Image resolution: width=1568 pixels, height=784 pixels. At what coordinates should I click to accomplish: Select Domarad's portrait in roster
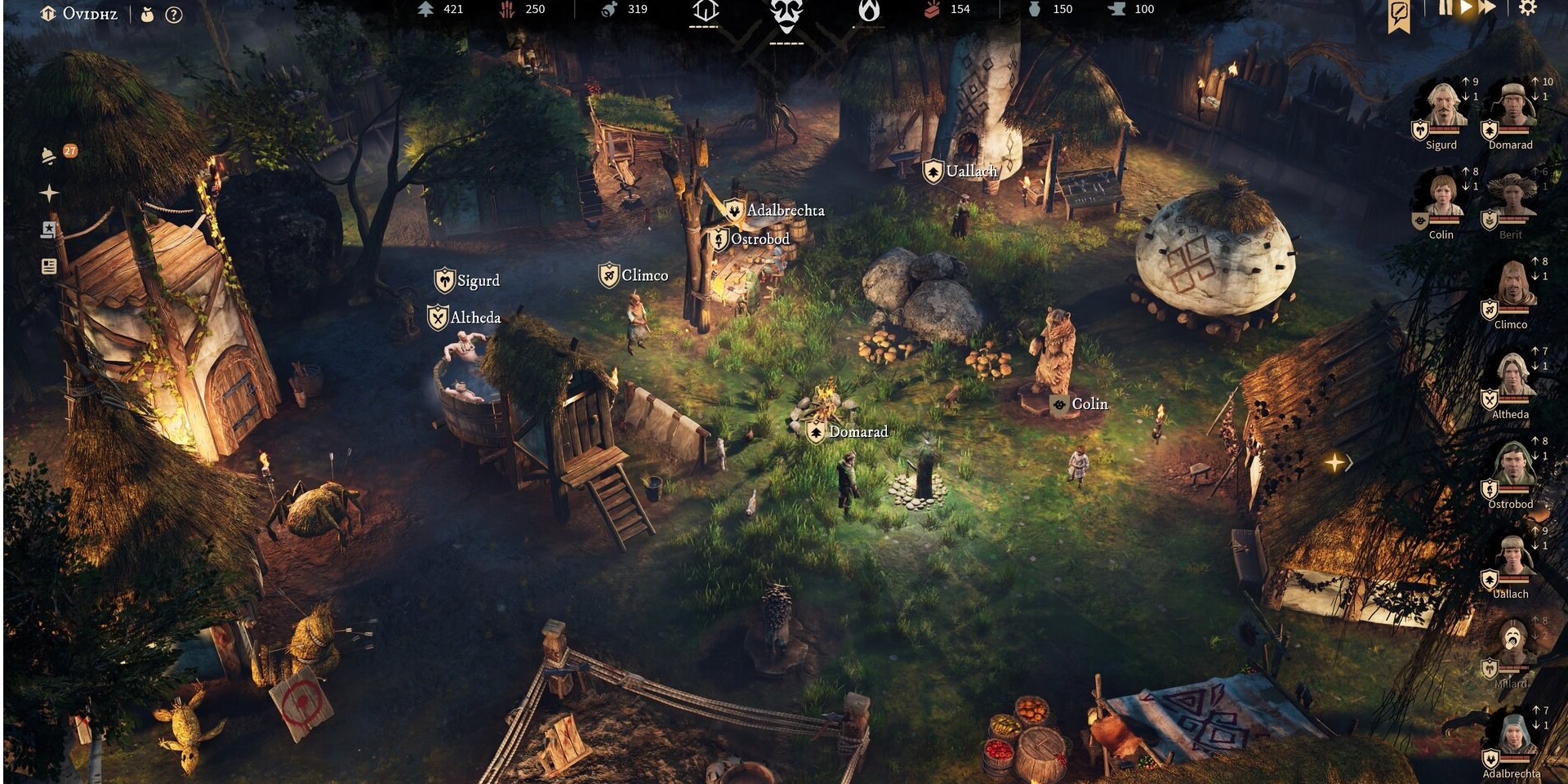pyautogui.click(x=1512, y=106)
